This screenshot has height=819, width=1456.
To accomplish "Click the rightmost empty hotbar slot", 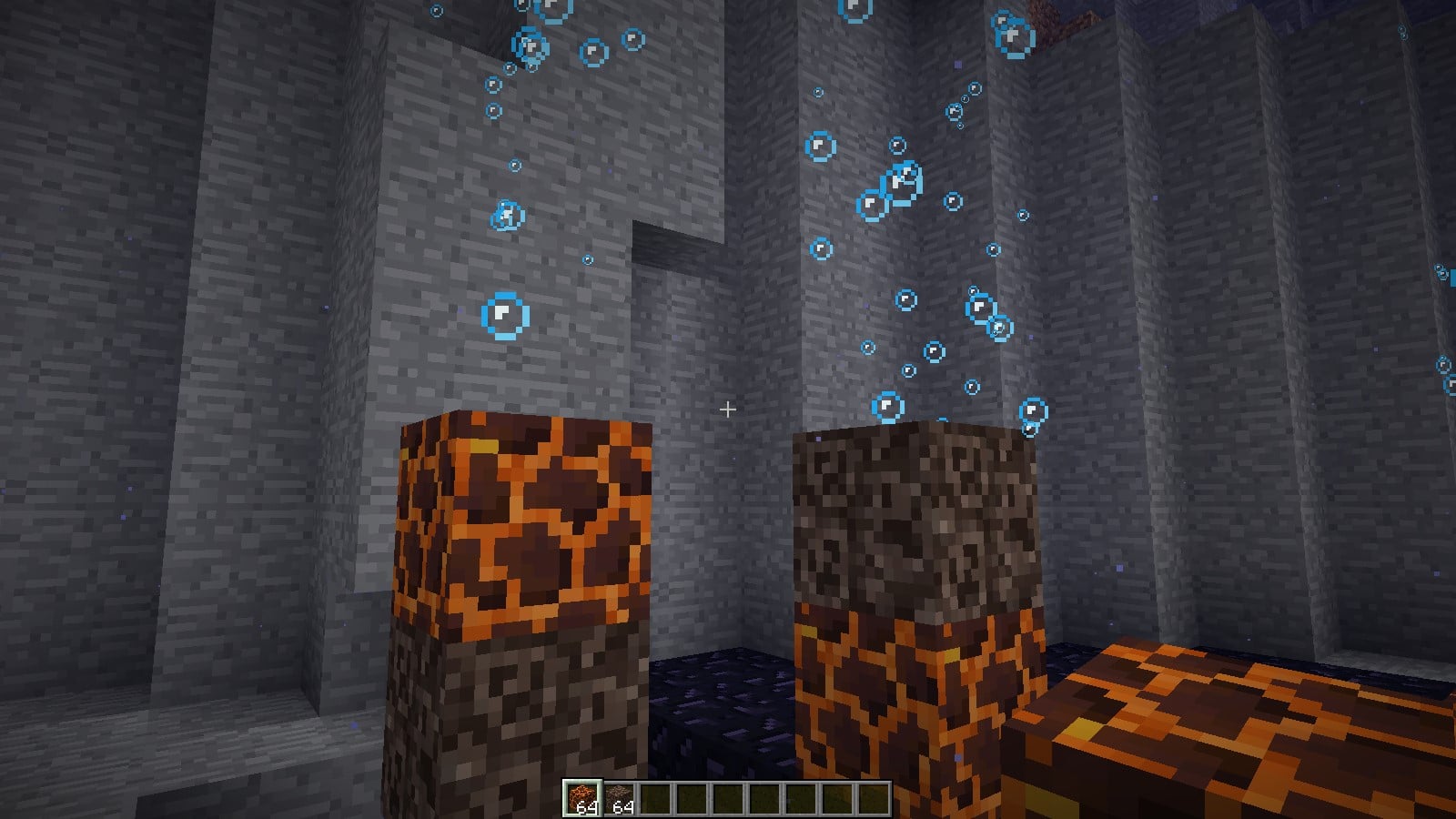I will (872, 796).
